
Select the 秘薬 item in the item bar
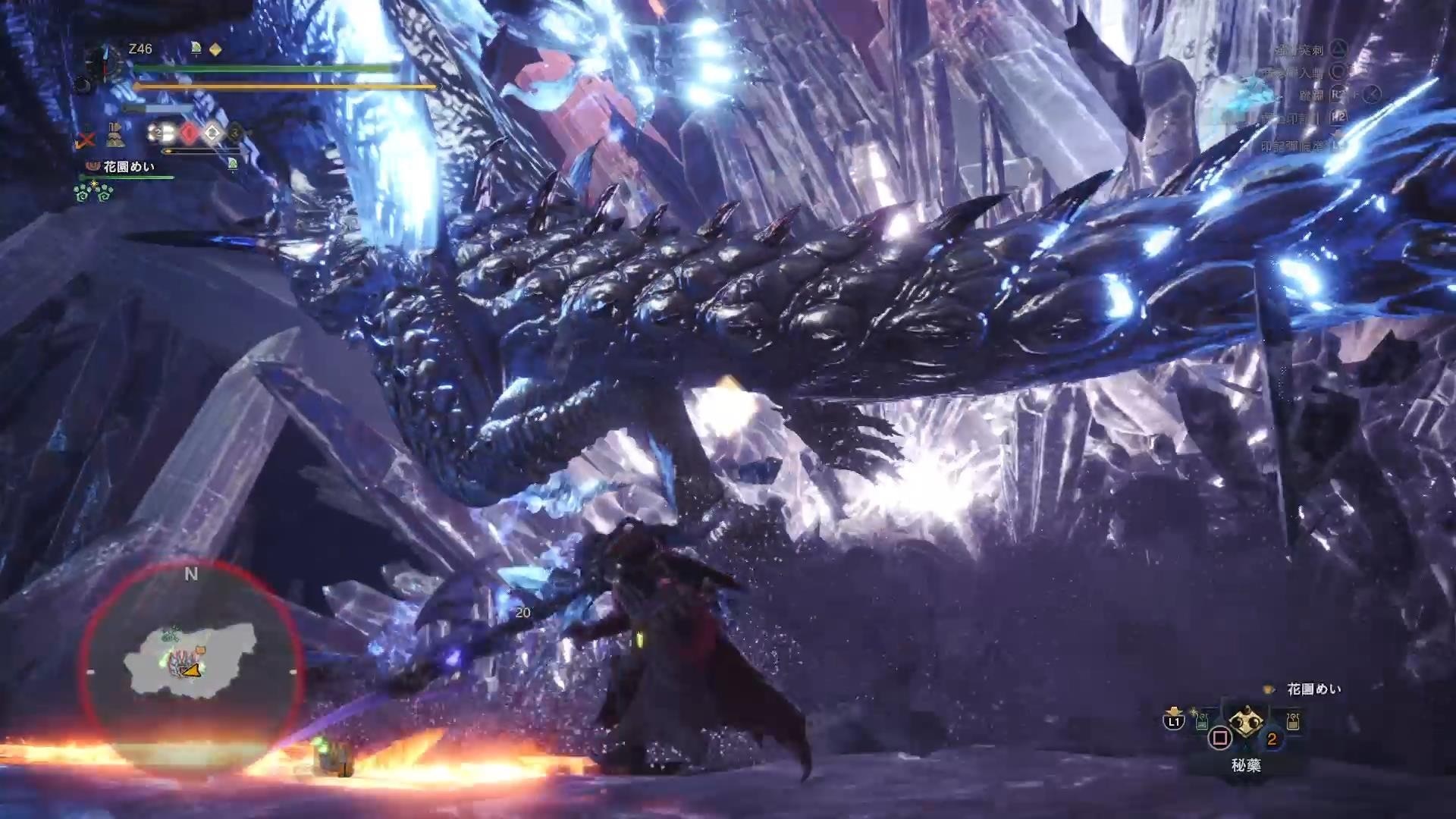click(x=1245, y=723)
